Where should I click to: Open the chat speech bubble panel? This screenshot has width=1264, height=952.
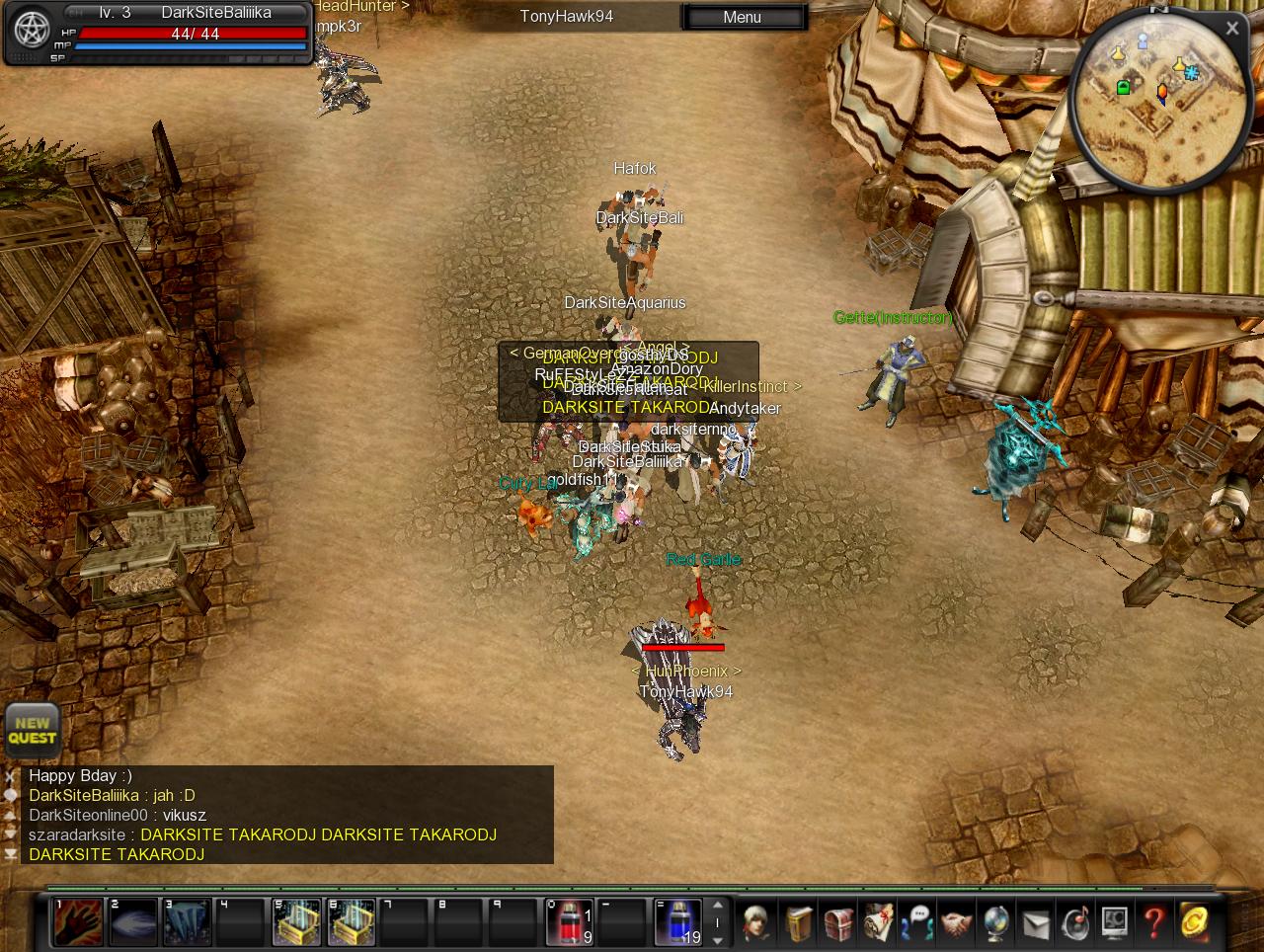coord(917,923)
